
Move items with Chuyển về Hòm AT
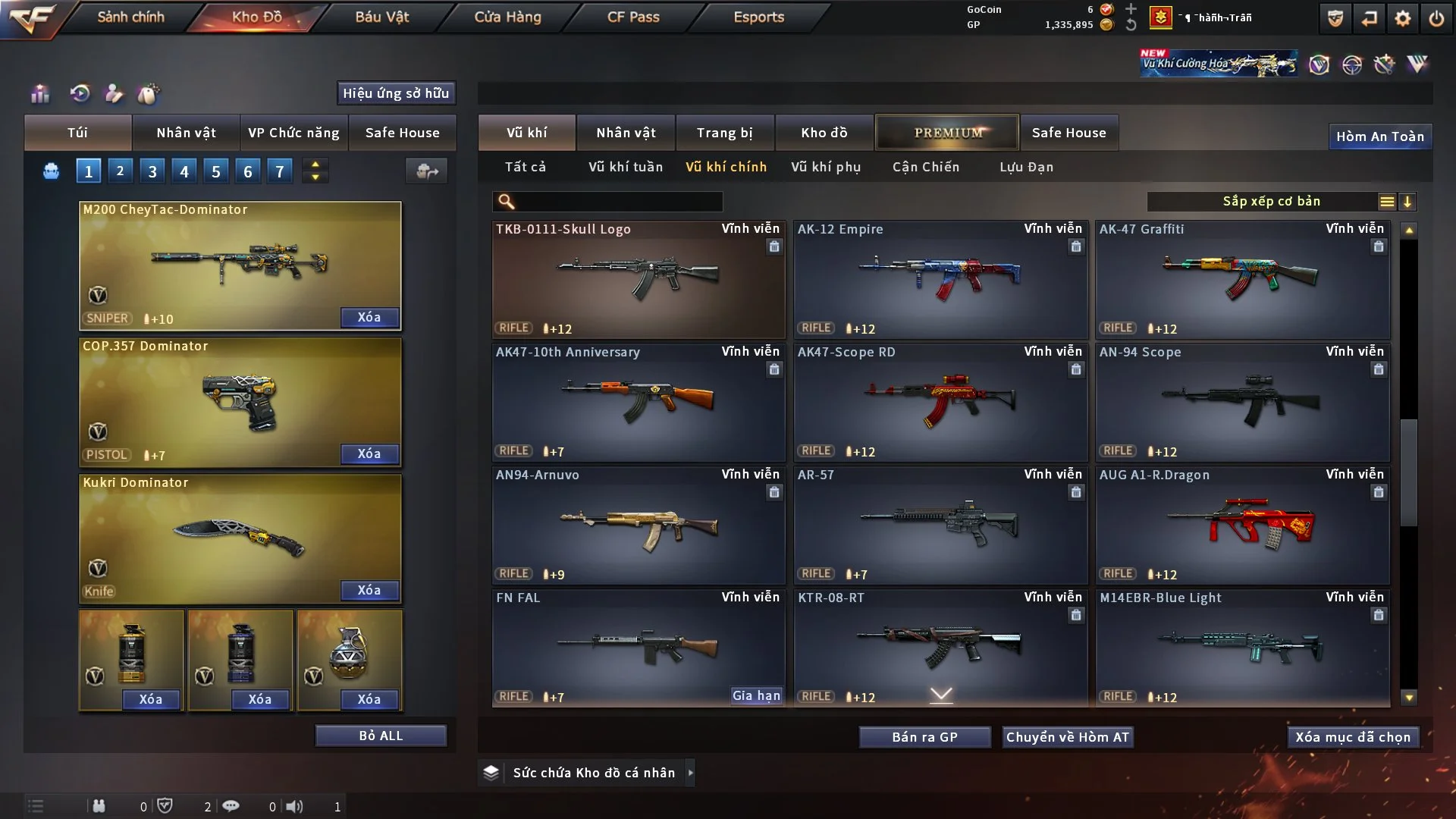pos(1068,737)
